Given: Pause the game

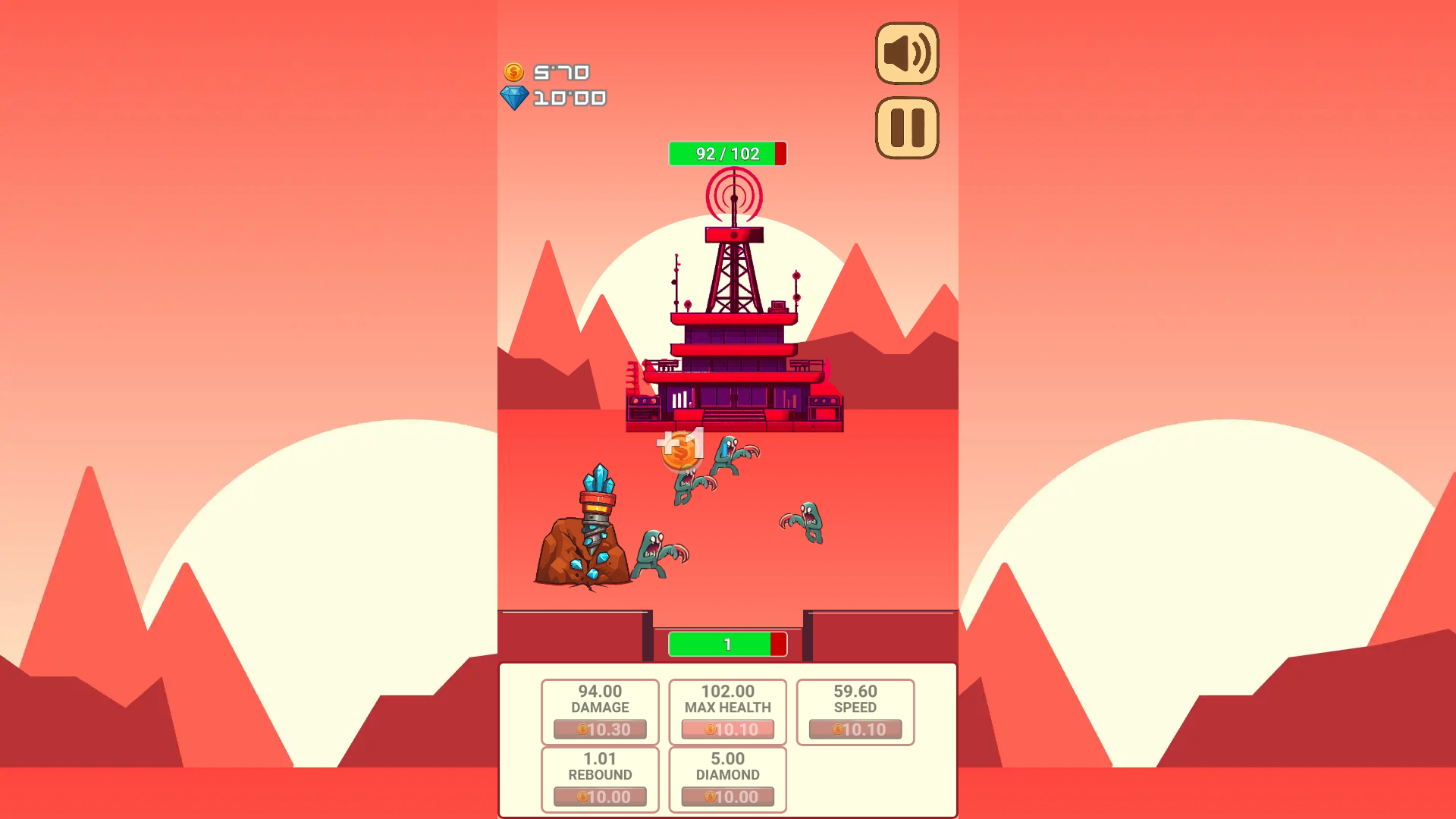Looking at the screenshot, I should [x=906, y=127].
